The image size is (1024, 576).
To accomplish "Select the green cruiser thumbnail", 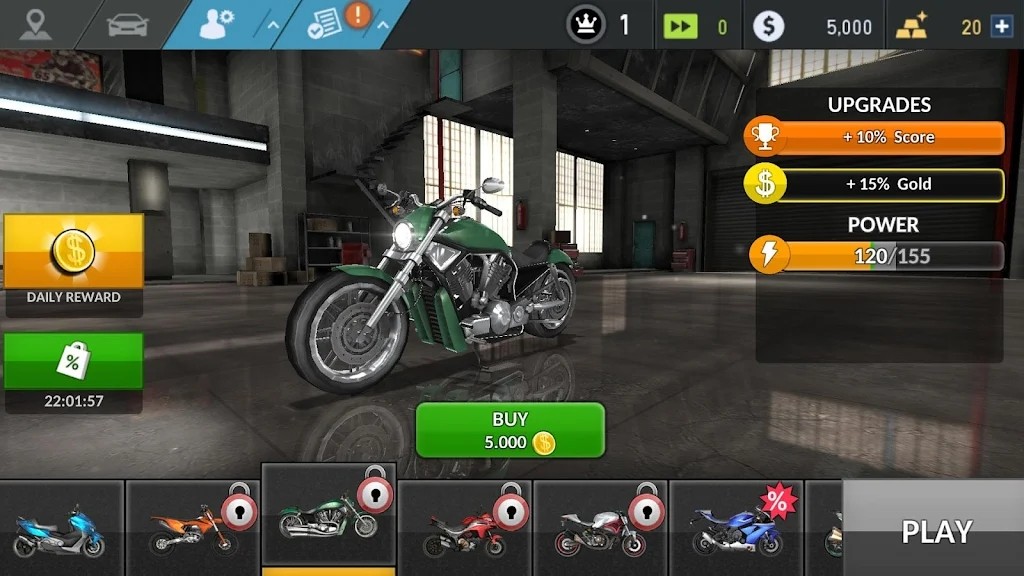I will click(328, 520).
